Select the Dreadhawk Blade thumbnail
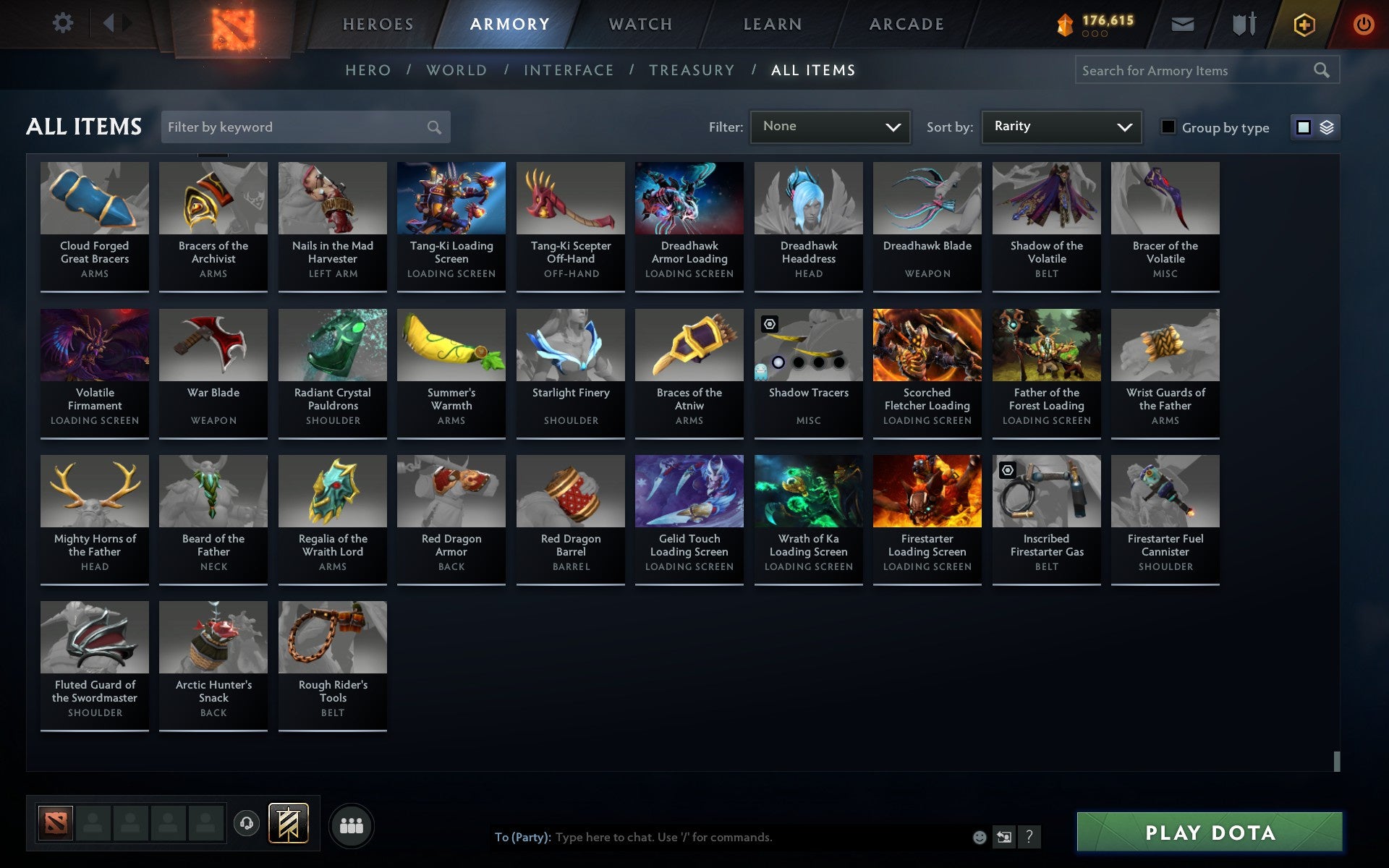This screenshot has height=868, width=1389. coord(927,197)
